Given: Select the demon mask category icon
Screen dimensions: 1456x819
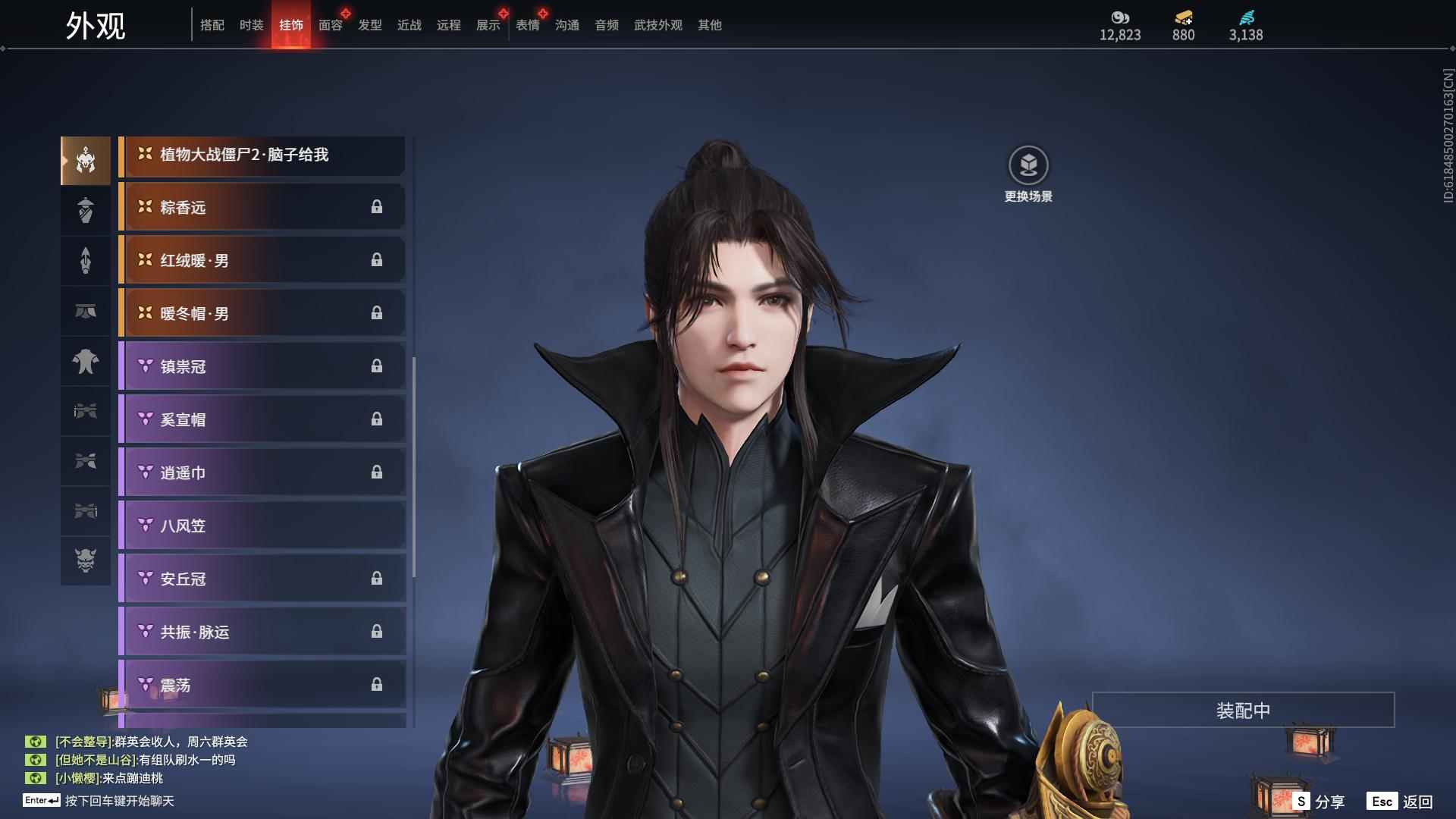Looking at the screenshot, I should [86, 560].
